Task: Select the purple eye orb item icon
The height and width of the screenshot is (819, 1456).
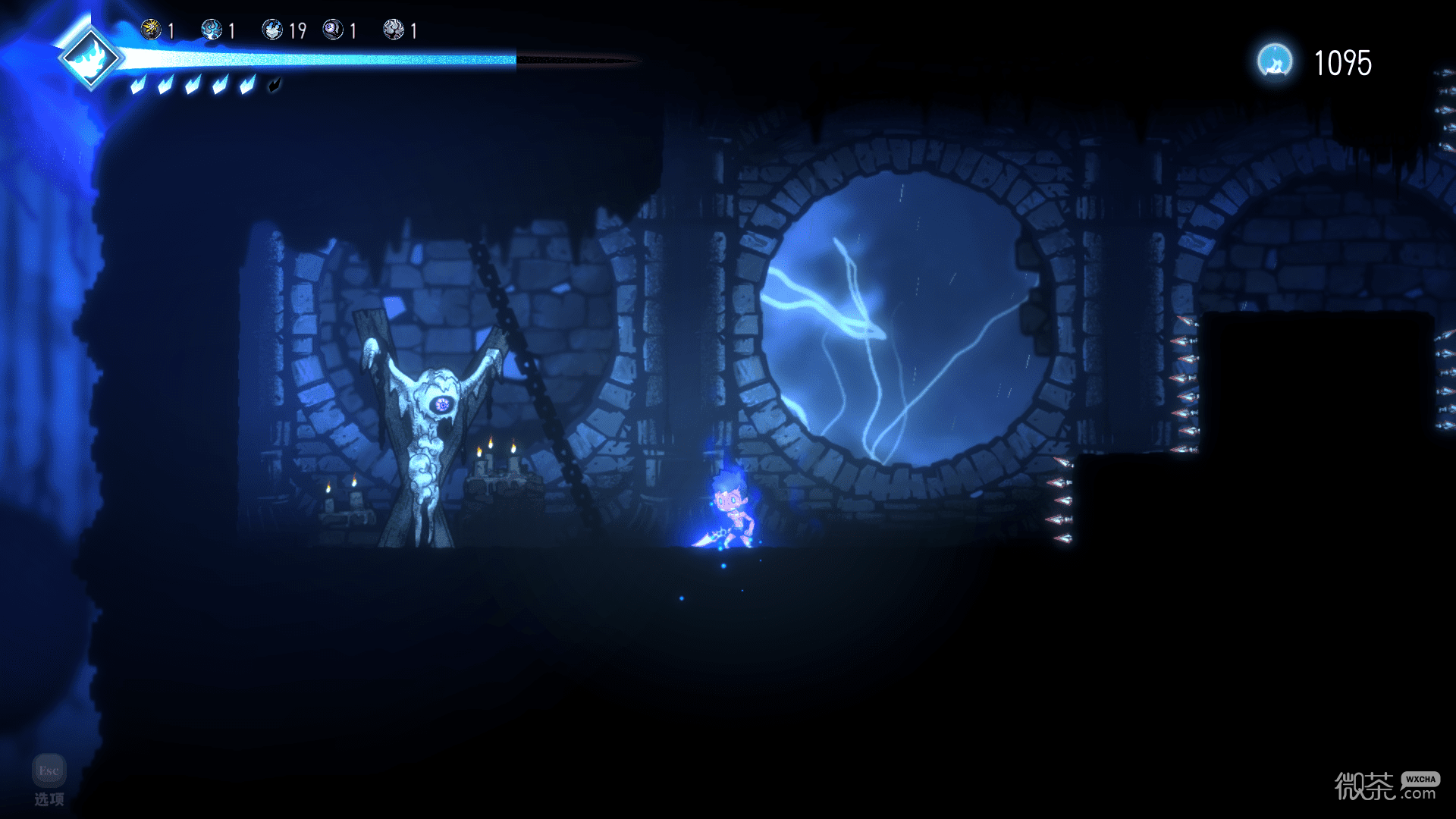Action: click(333, 30)
